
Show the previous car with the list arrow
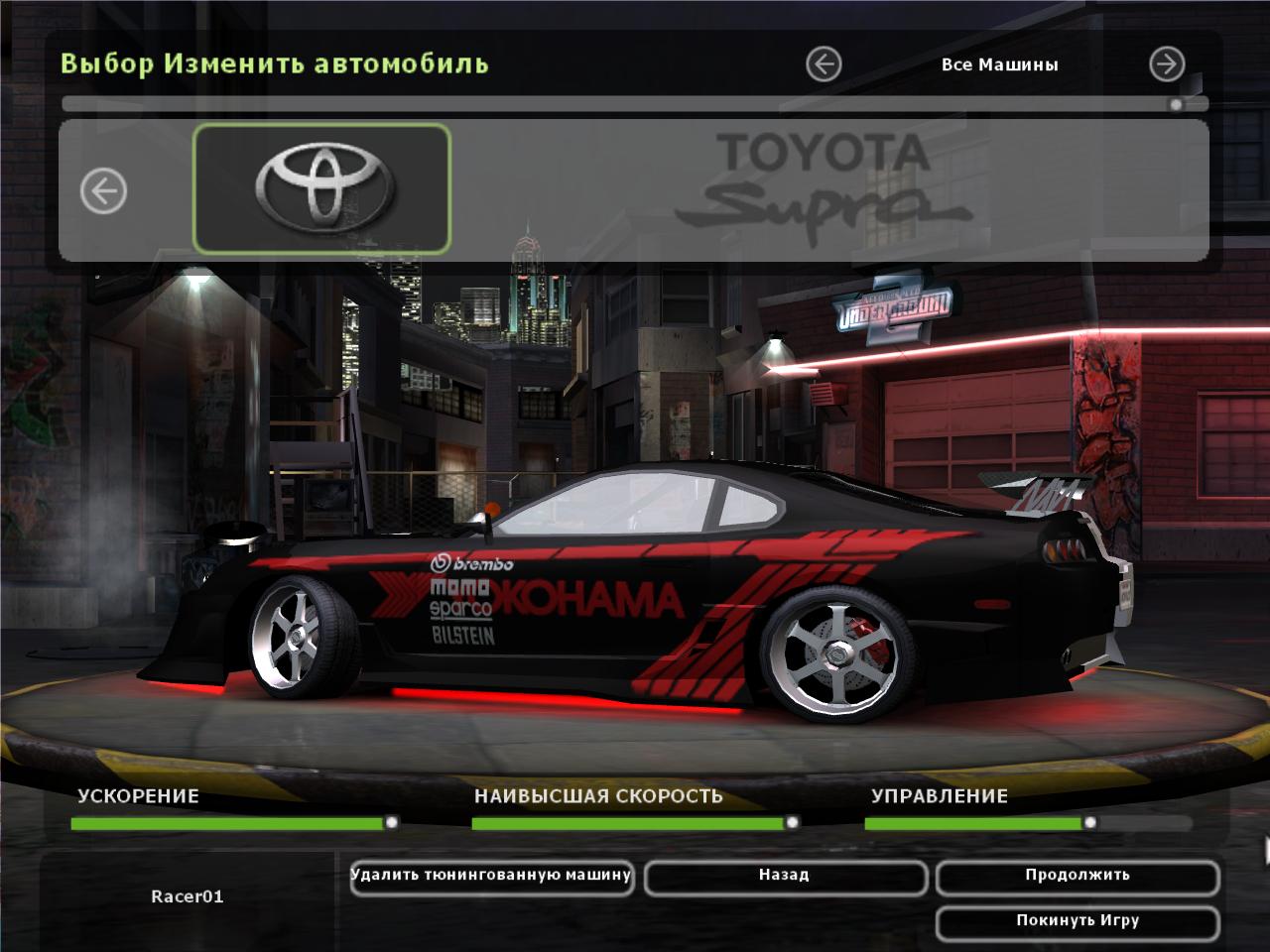[x=103, y=189]
